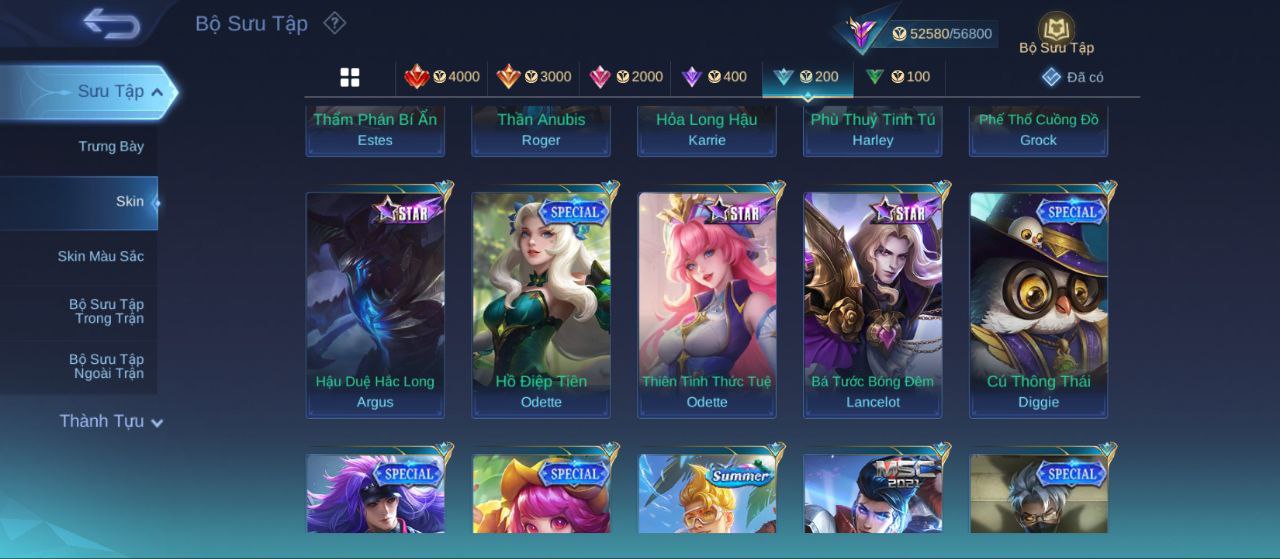Switch to the 2000-point tier tab

(626, 77)
